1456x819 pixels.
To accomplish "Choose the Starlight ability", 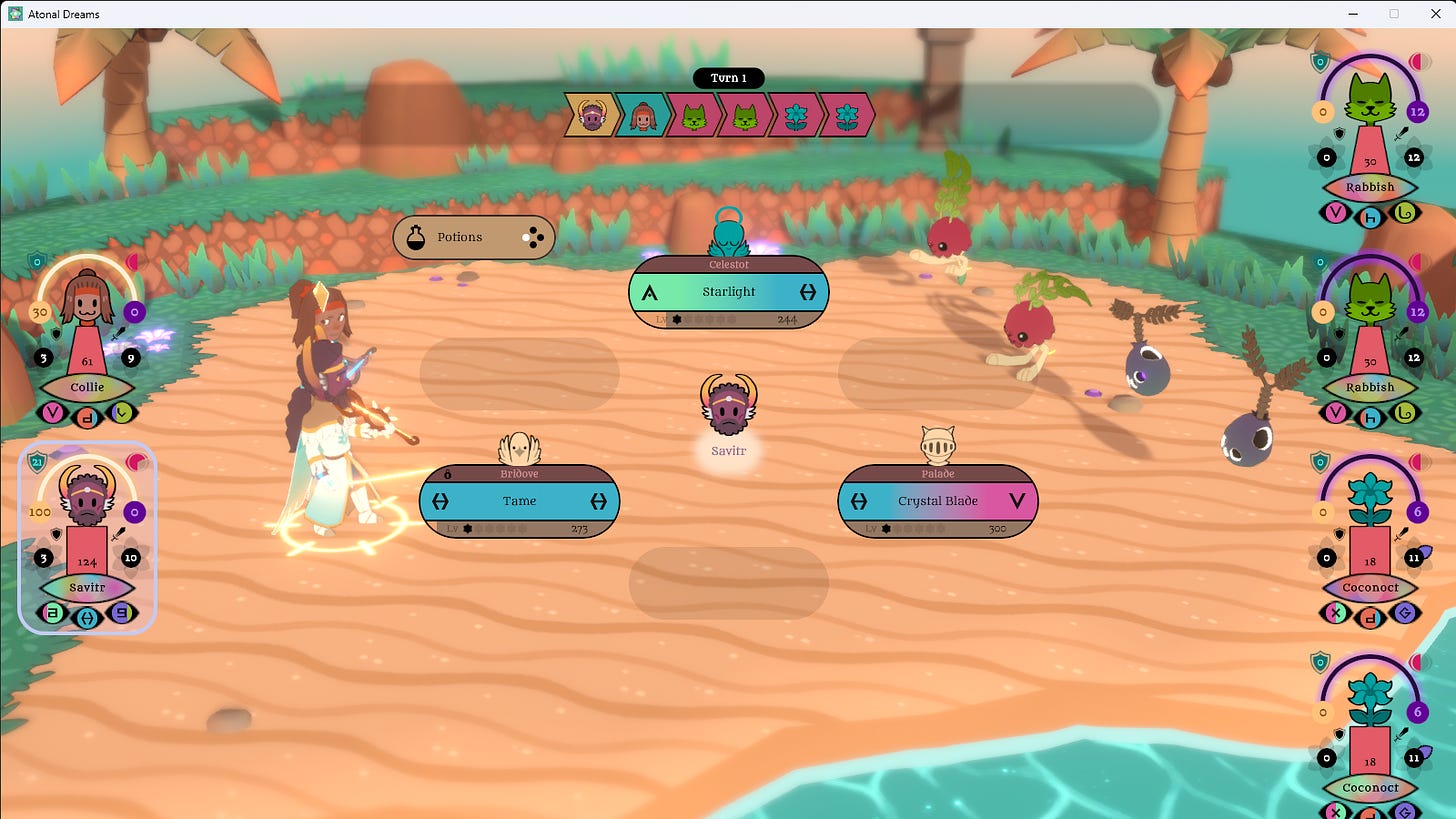I will coord(728,292).
